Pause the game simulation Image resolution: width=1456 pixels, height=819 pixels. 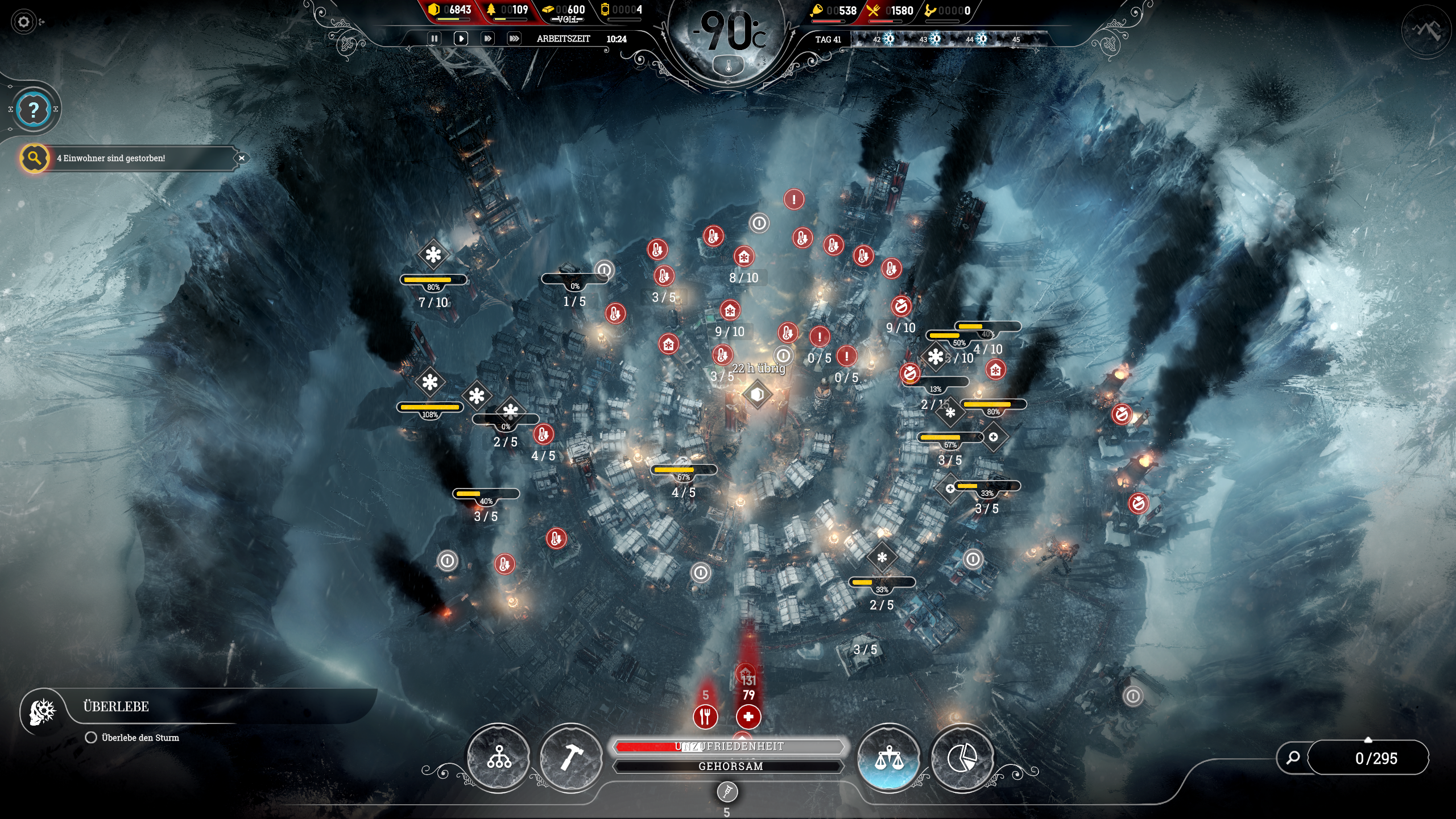click(x=435, y=39)
